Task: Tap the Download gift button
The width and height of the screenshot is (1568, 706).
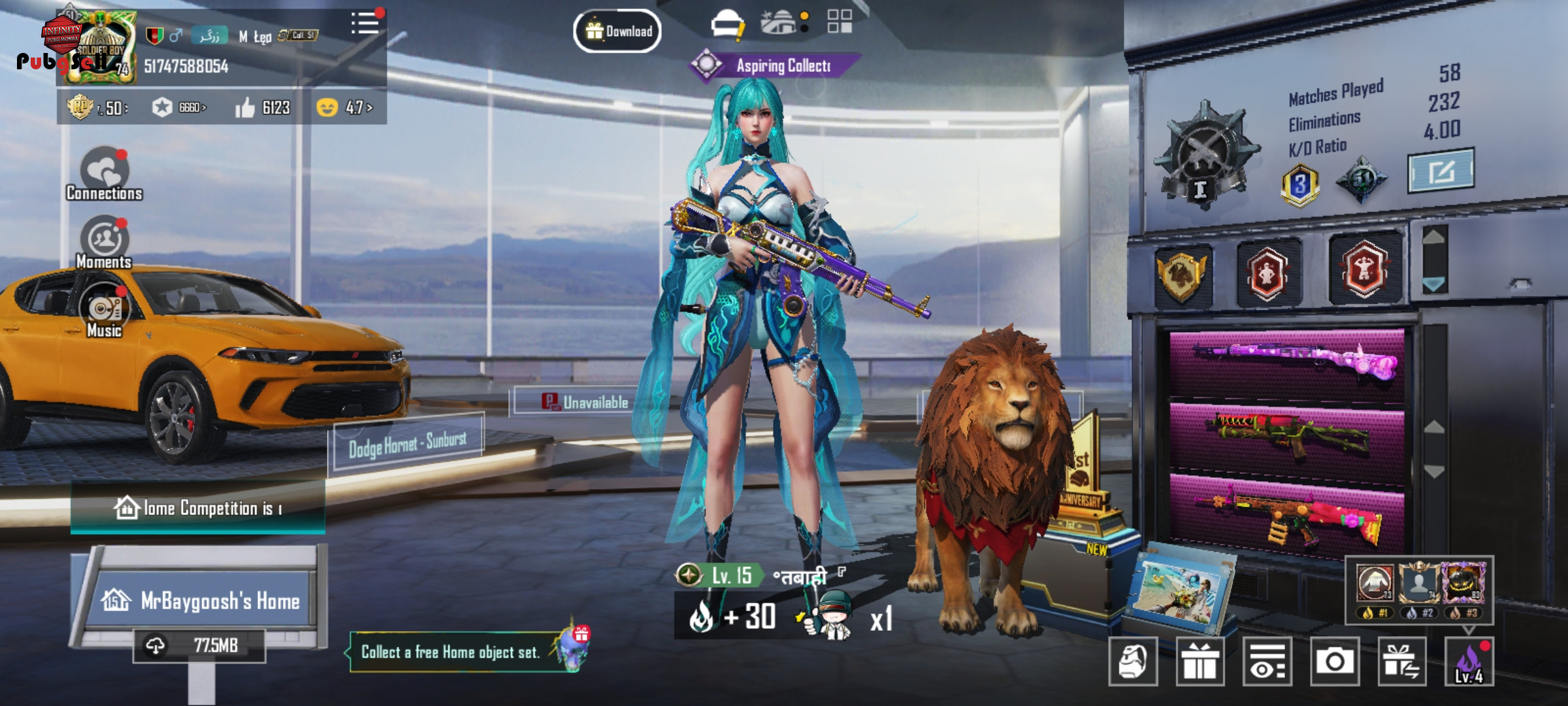Action: click(617, 31)
